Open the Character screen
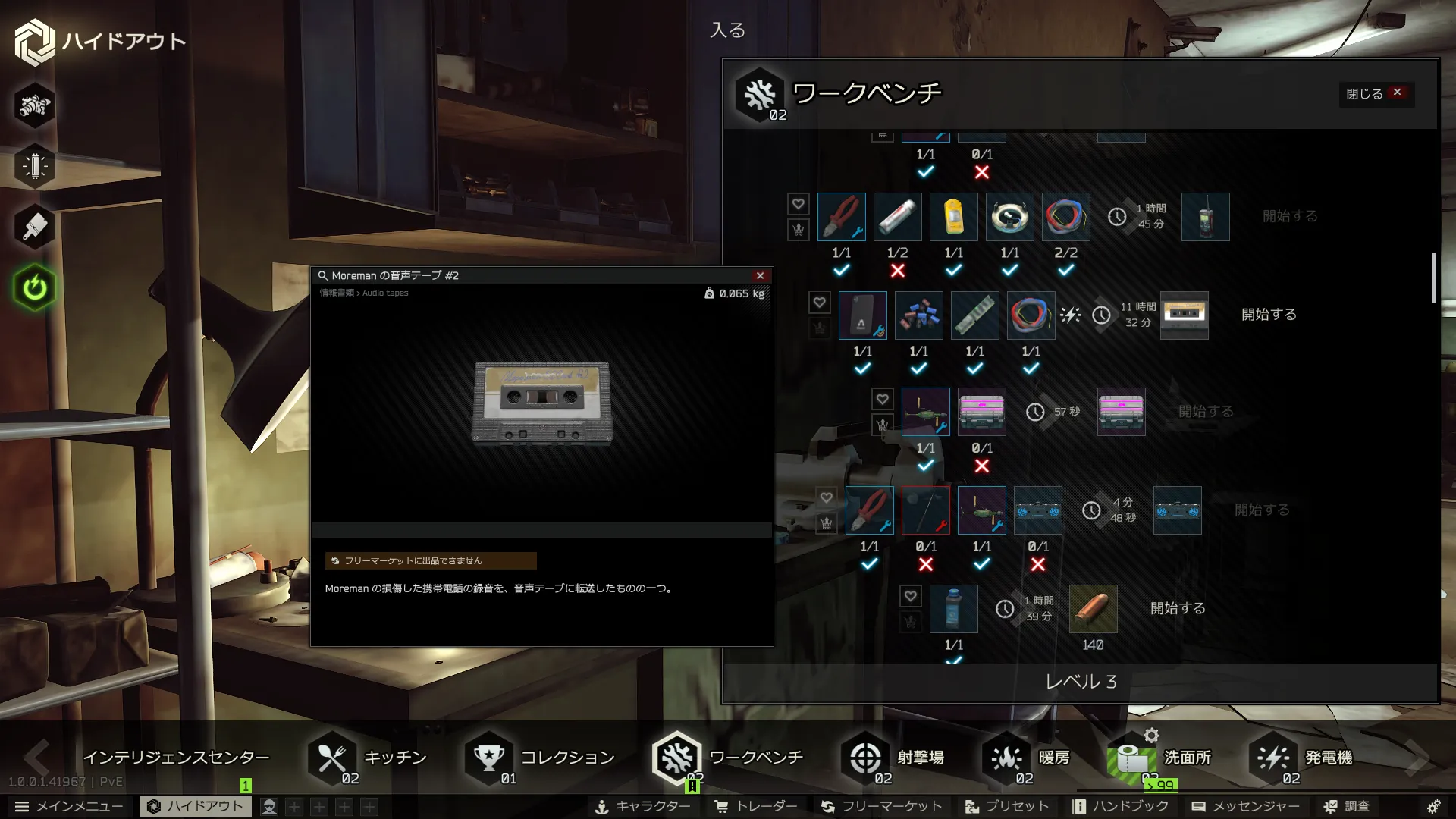The image size is (1456, 819). tap(642, 806)
